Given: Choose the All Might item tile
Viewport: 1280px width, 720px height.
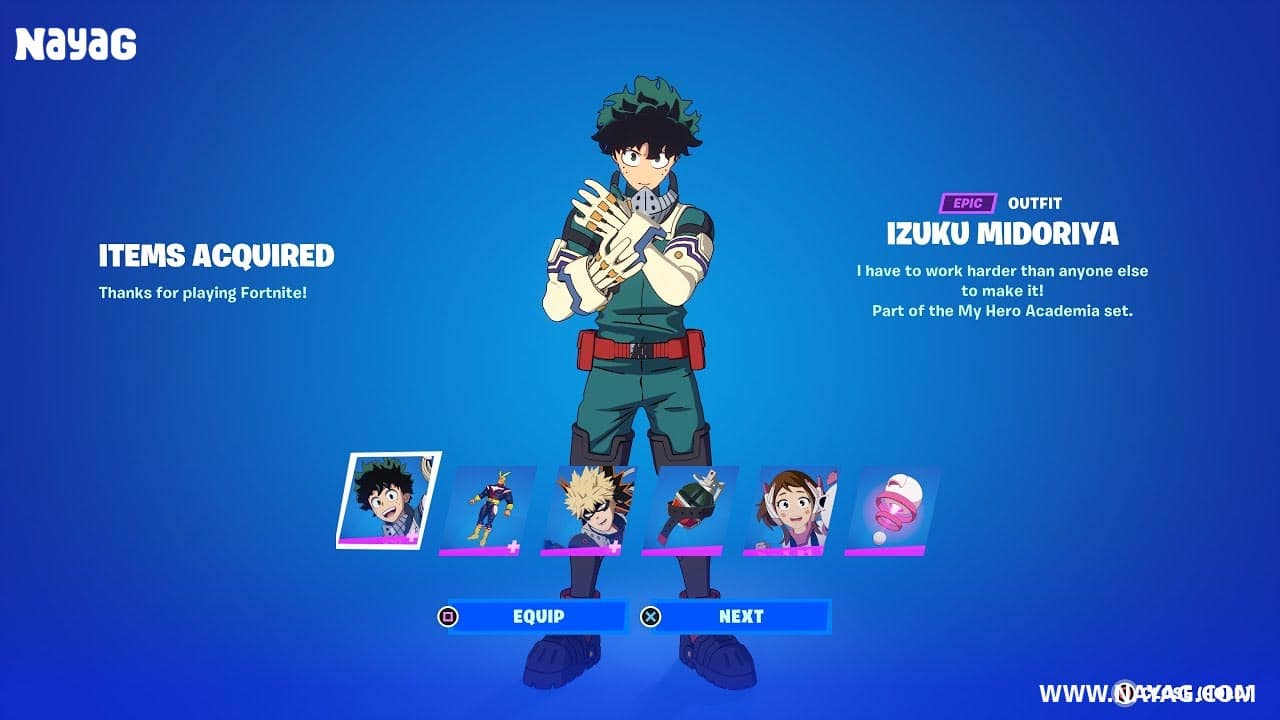Looking at the screenshot, I should [487, 510].
